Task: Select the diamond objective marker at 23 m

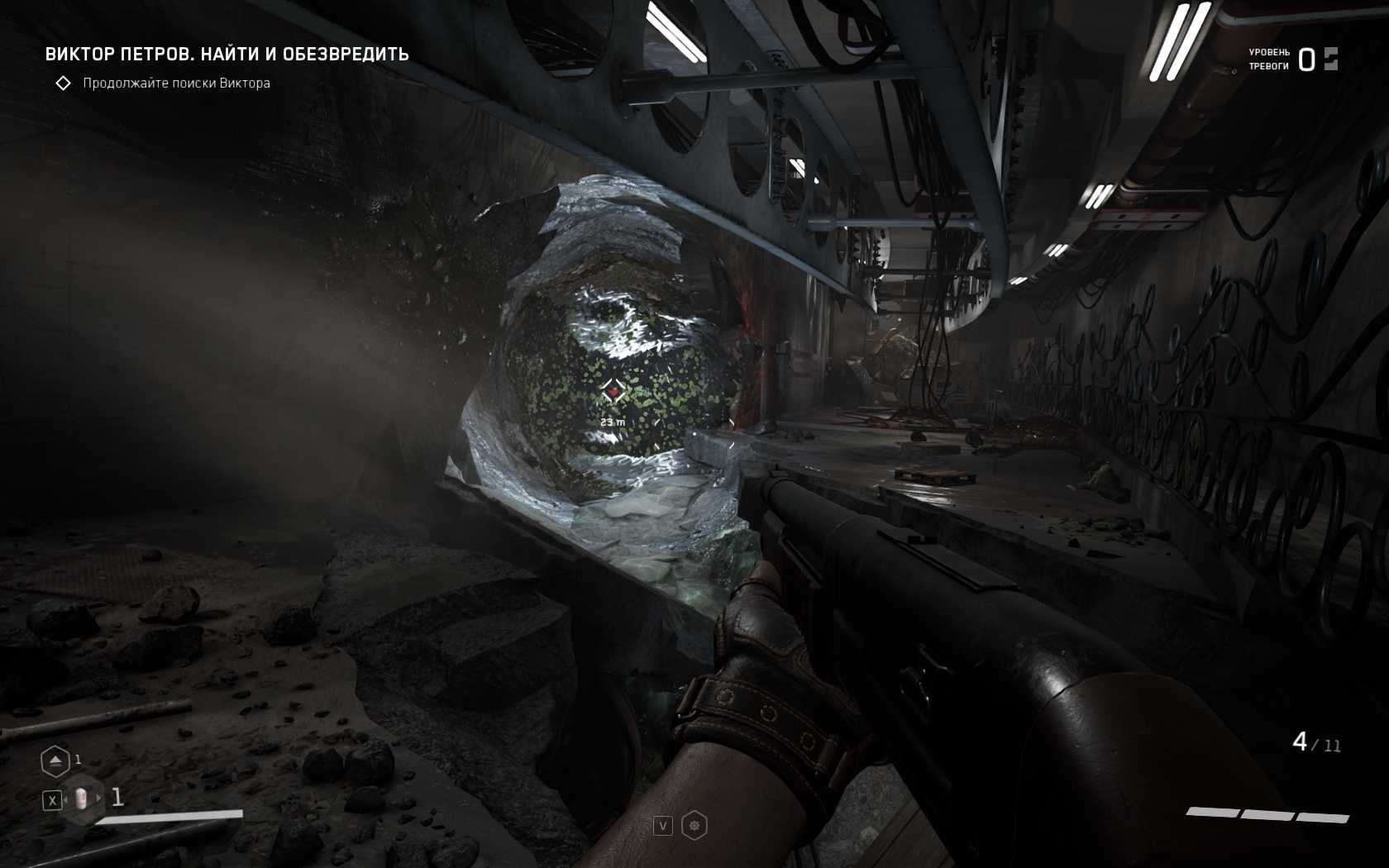Action: tap(613, 392)
